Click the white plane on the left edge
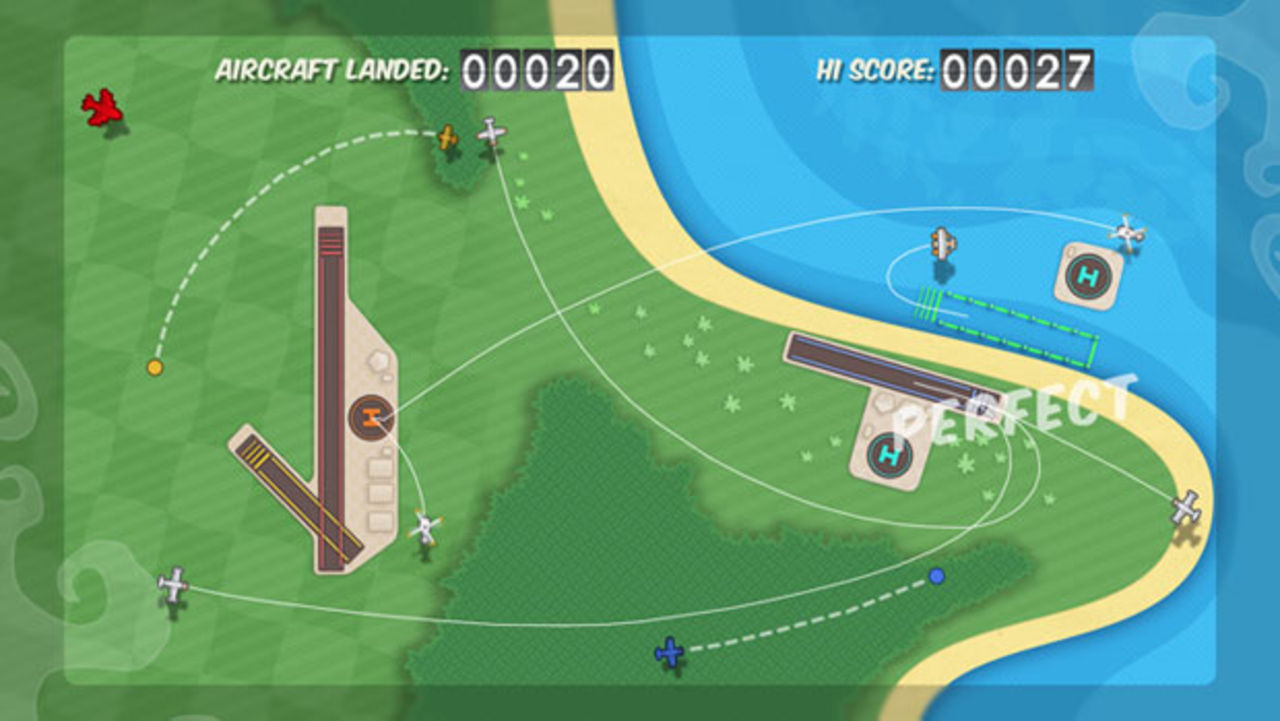This screenshot has width=1280, height=721. point(172,581)
